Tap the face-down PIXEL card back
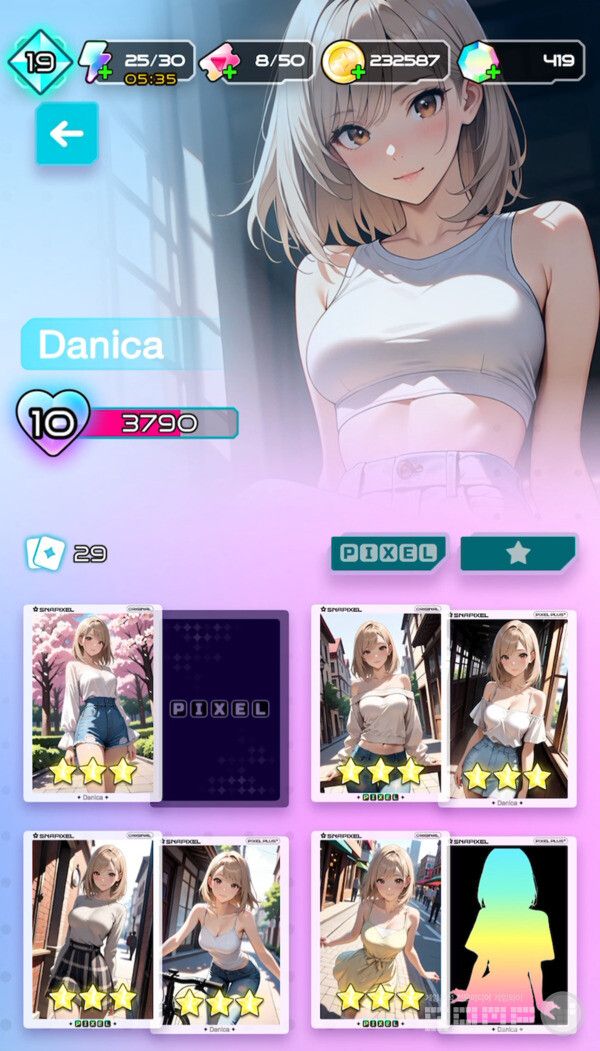Image resolution: width=600 pixels, height=1051 pixels. point(222,708)
